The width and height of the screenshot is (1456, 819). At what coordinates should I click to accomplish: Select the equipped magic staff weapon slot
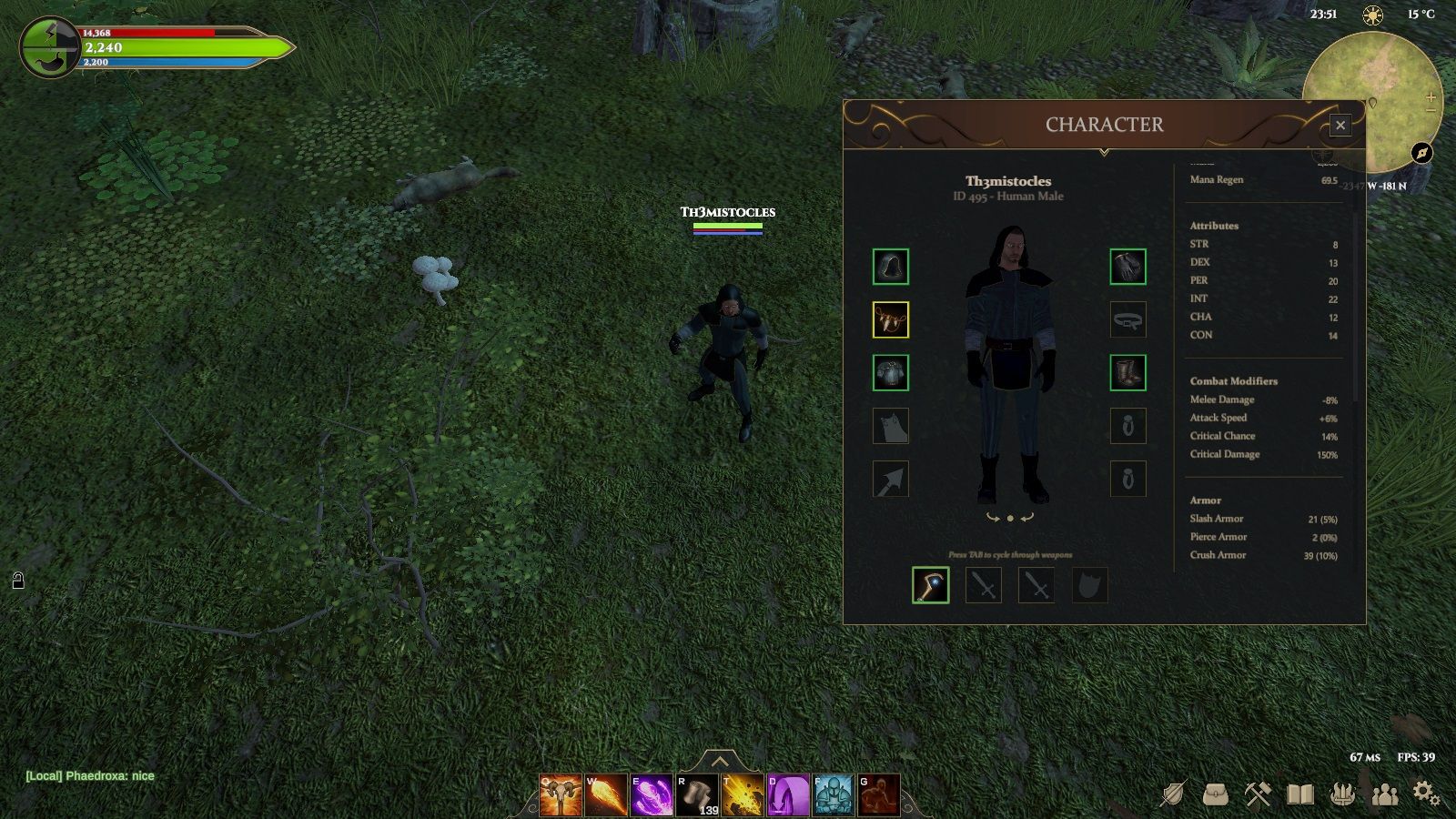click(930, 585)
